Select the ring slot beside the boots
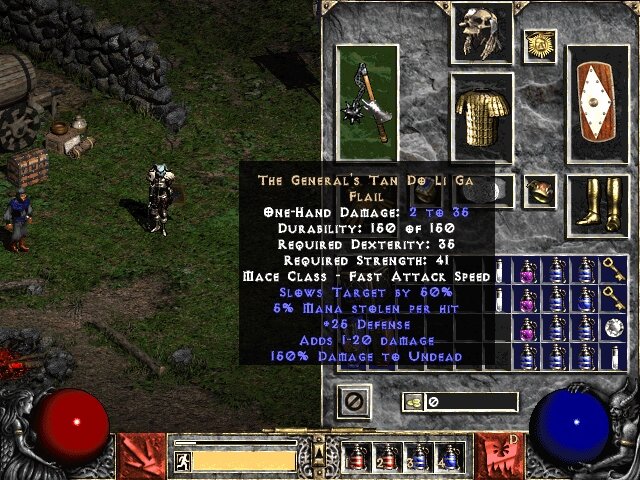The image size is (640, 480). coord(541,187)
